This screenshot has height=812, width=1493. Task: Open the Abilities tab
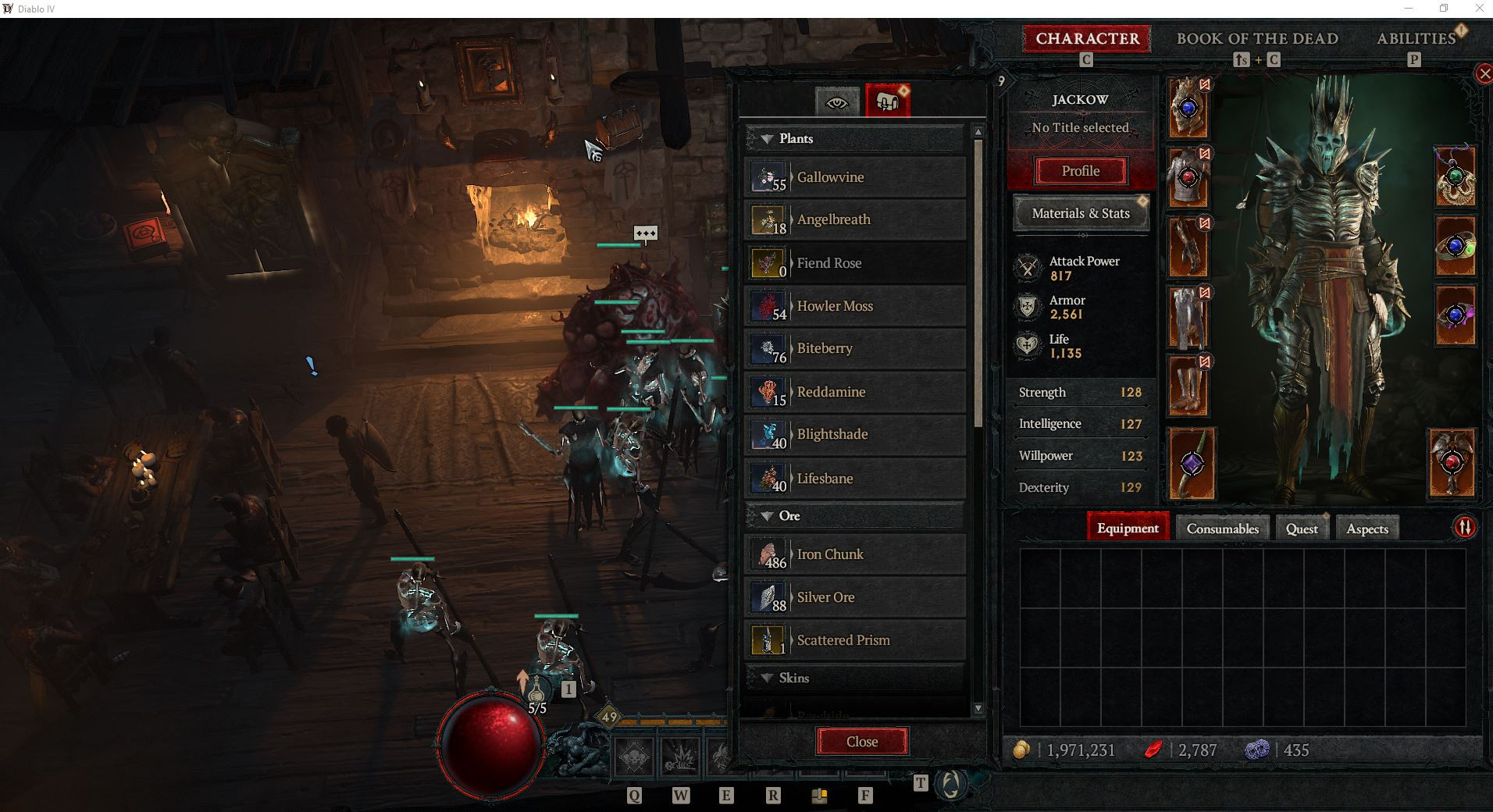tap(1416, 38)
